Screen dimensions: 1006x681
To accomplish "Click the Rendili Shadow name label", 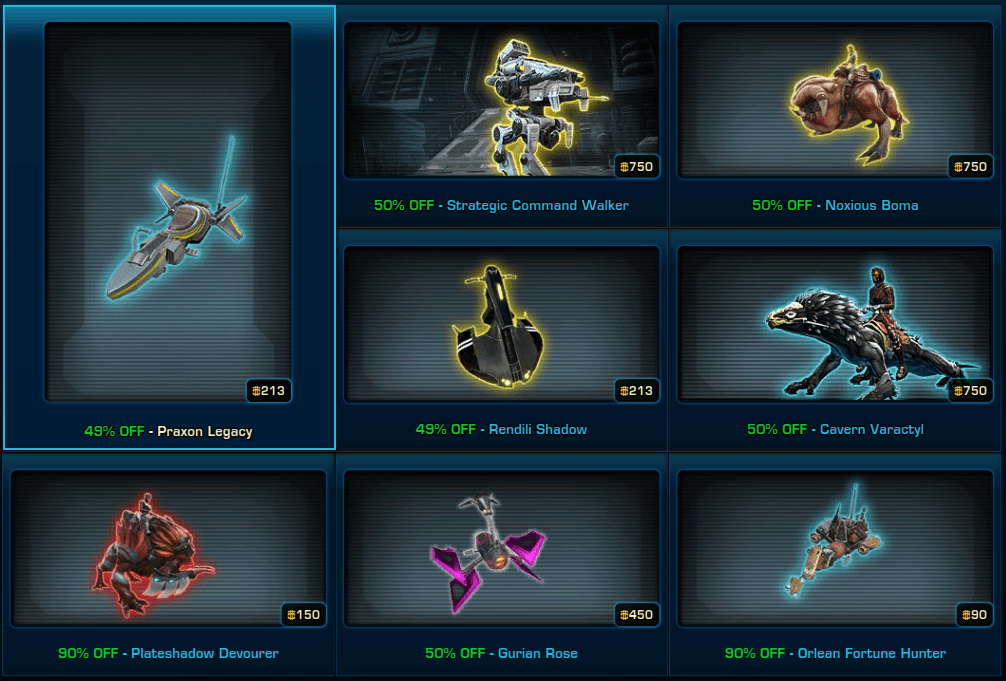I will click(538, 429).
